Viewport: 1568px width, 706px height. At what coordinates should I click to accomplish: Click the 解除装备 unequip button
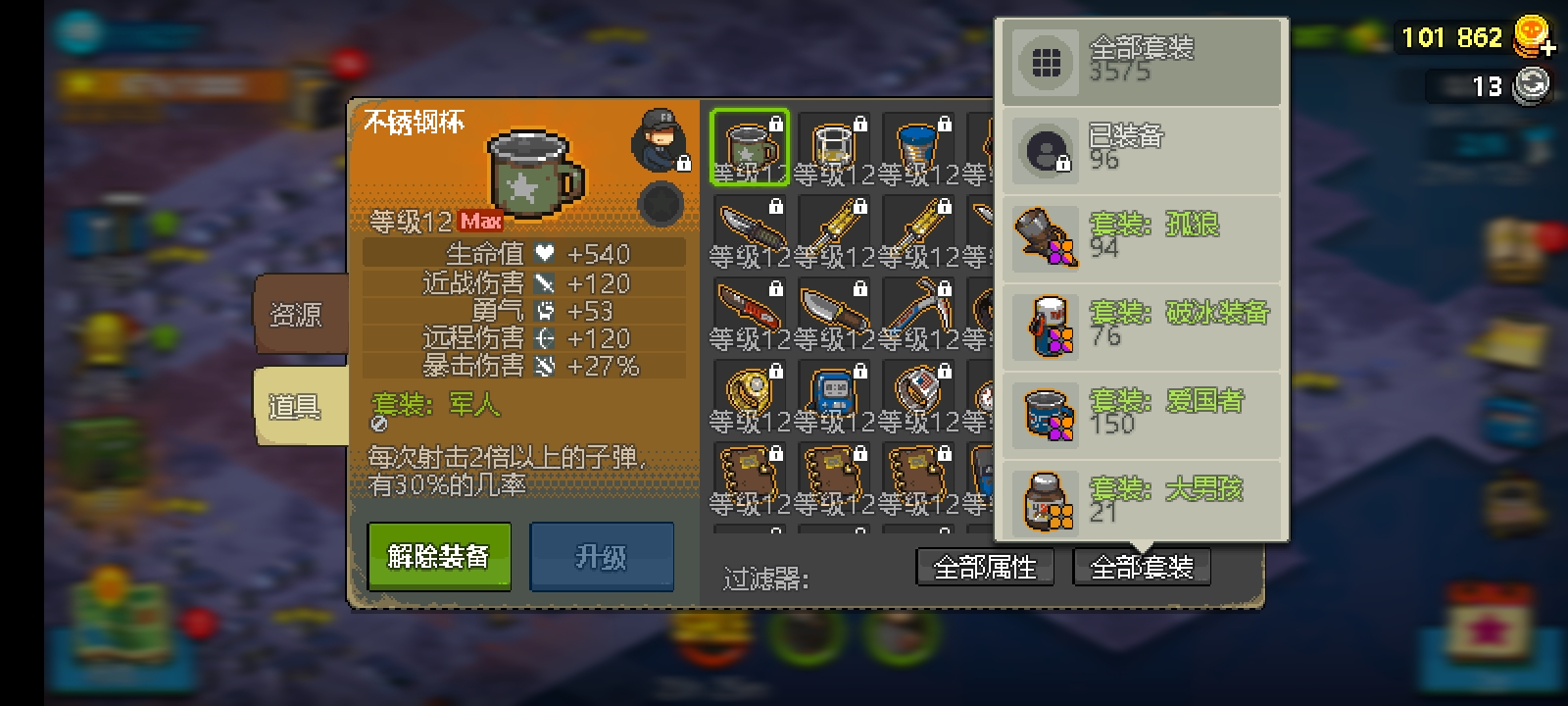coord(438,556)
